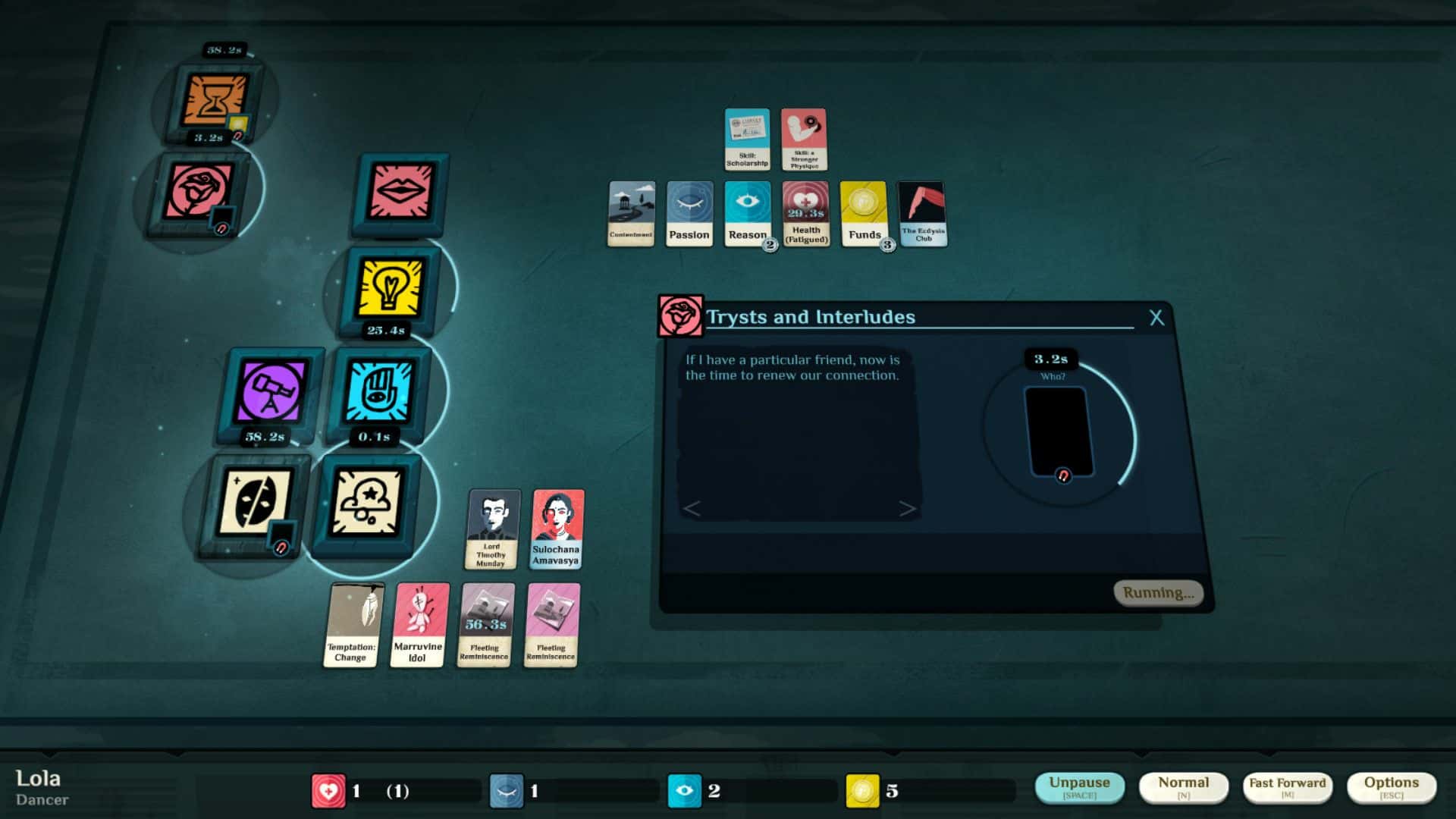Unpause the game
Viewport: 1456px width, 819px height.
pyautogui.click(x=1081, y=785)
